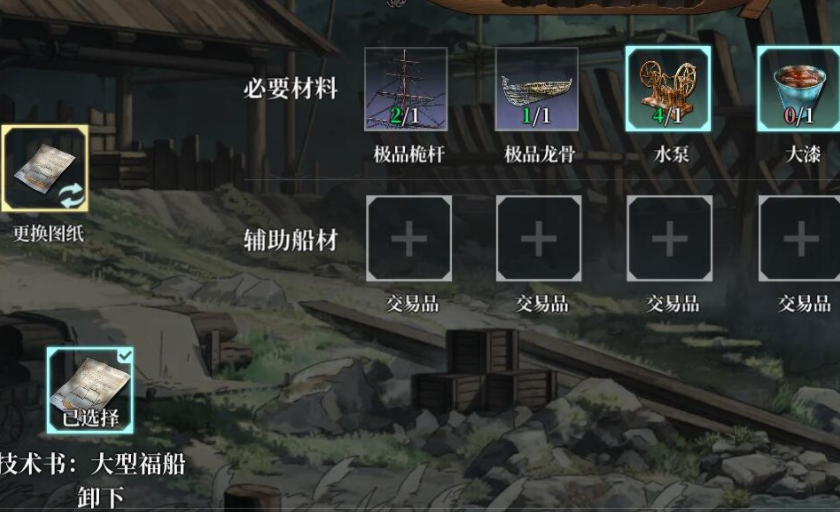This screenshot has width=840, height=512.
Task: Unequip the book with 卸下
Action: point(100,495)
